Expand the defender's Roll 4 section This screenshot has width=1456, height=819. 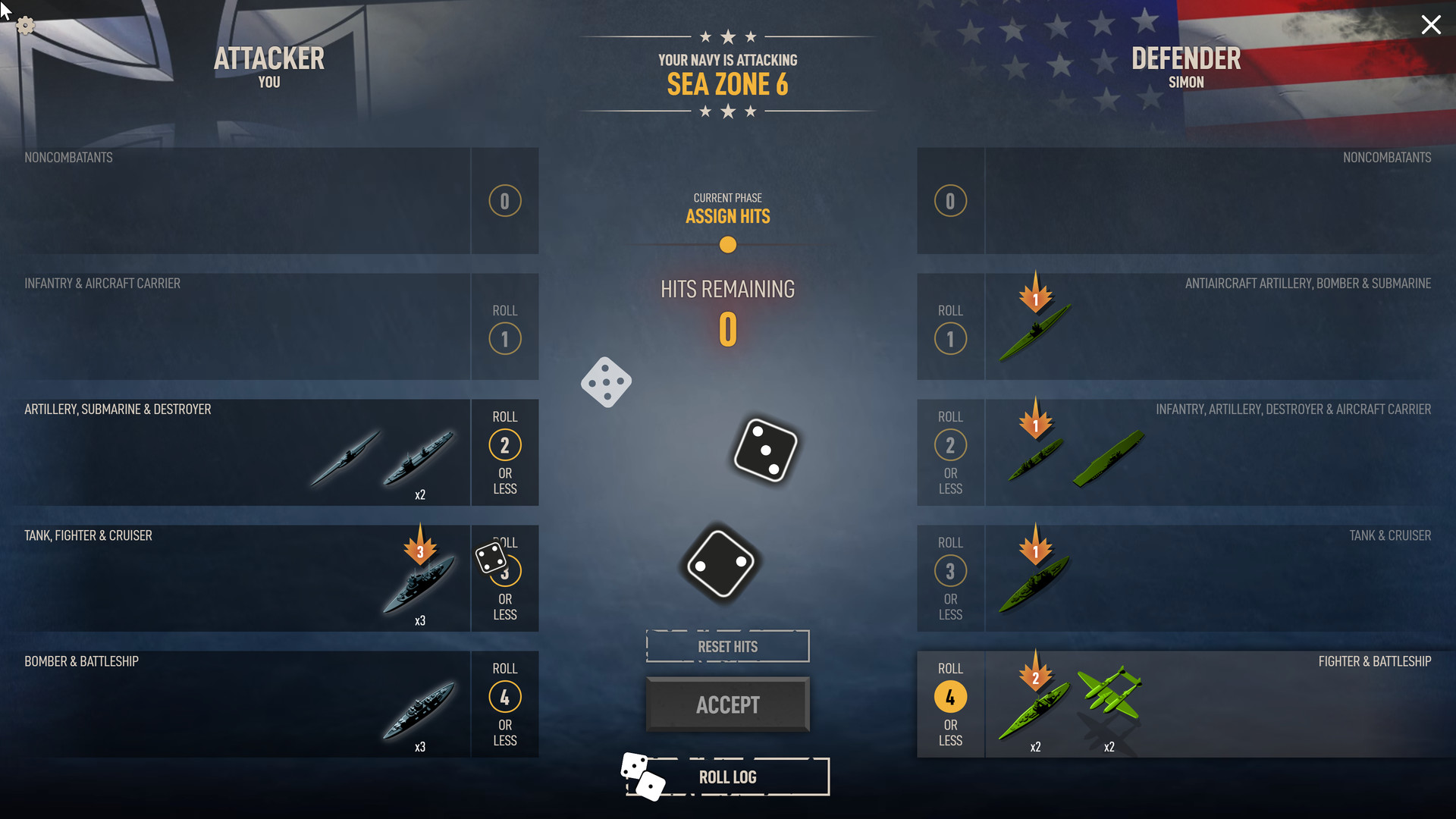tap(950, 696)
